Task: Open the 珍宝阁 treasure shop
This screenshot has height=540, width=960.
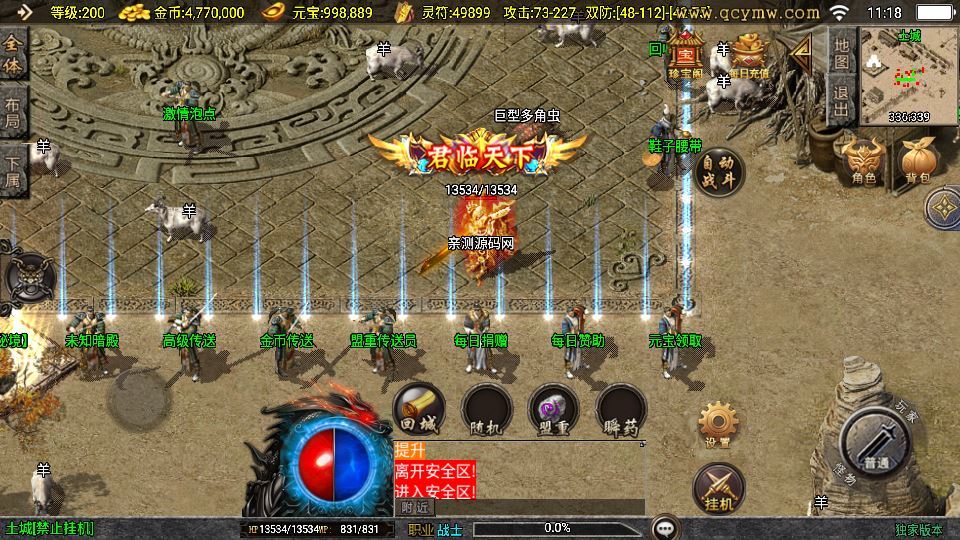Action: click(687, 54)
